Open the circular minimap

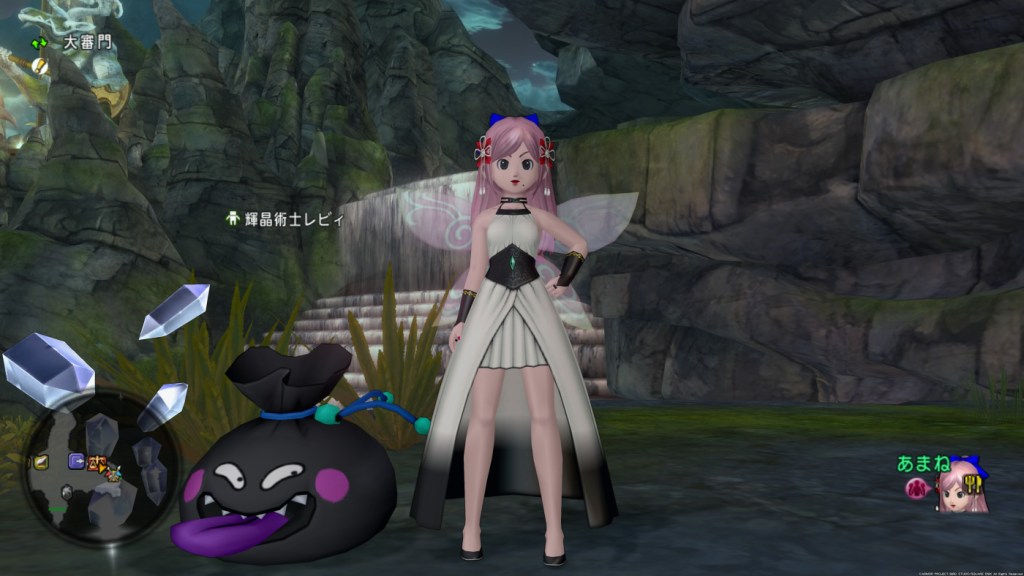[100, 467]
